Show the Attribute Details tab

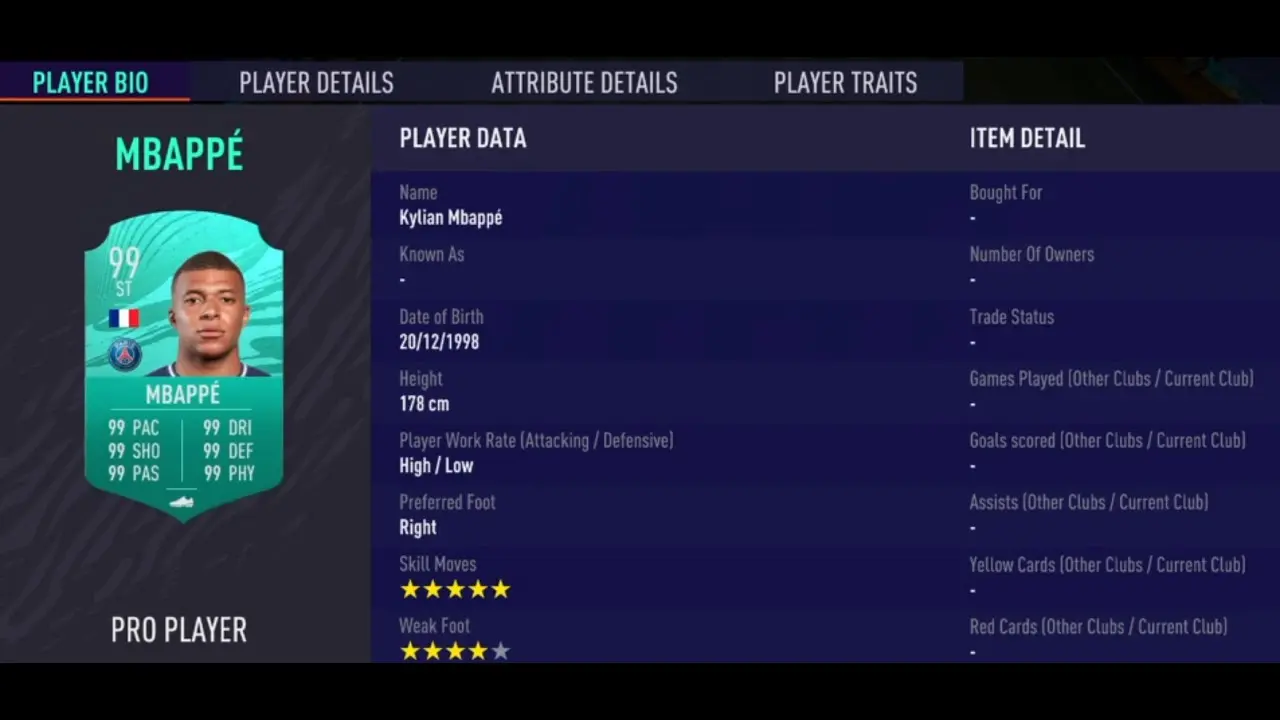coord(584,83)
